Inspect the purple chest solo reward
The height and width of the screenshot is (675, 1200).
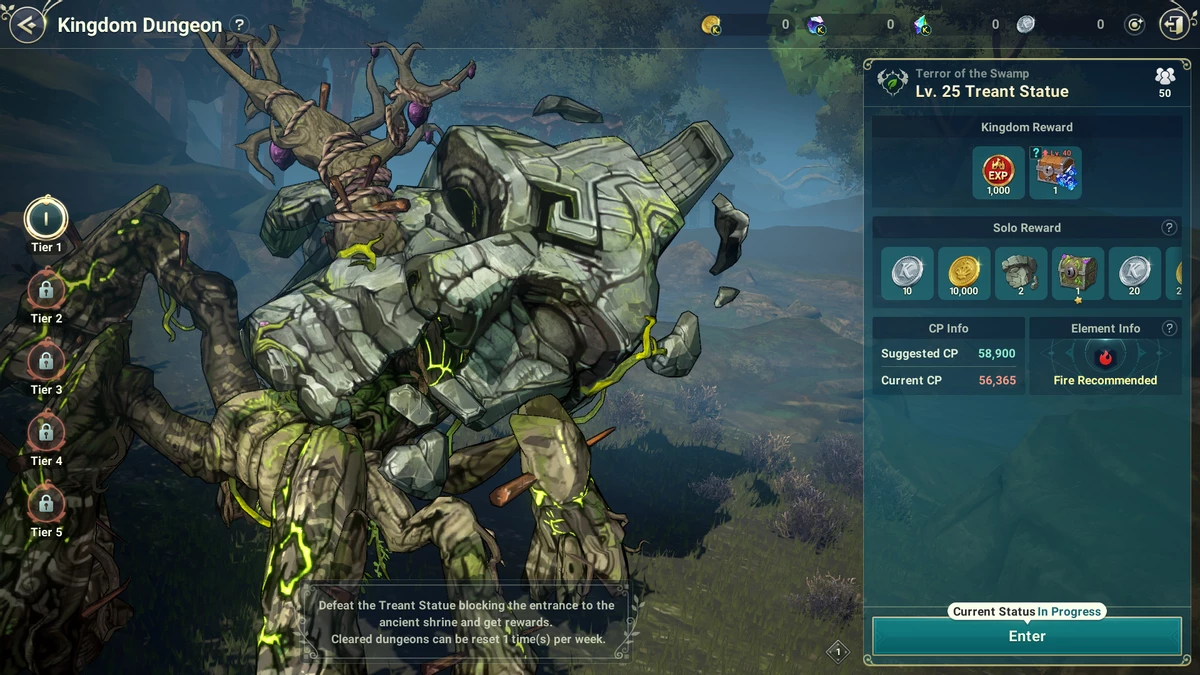1078,273
